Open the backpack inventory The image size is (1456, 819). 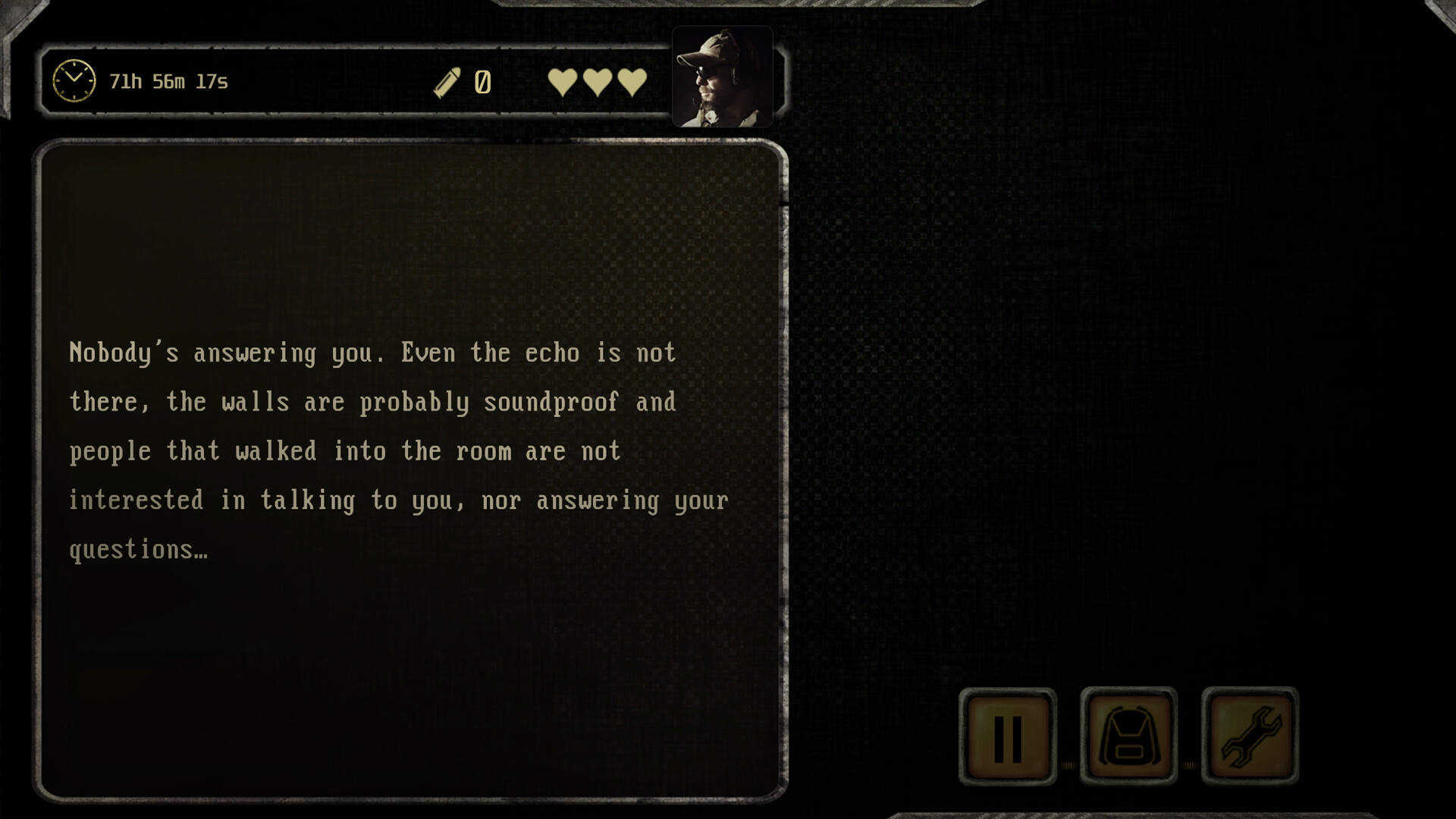pyautogui.click(x=1128, y=738)
